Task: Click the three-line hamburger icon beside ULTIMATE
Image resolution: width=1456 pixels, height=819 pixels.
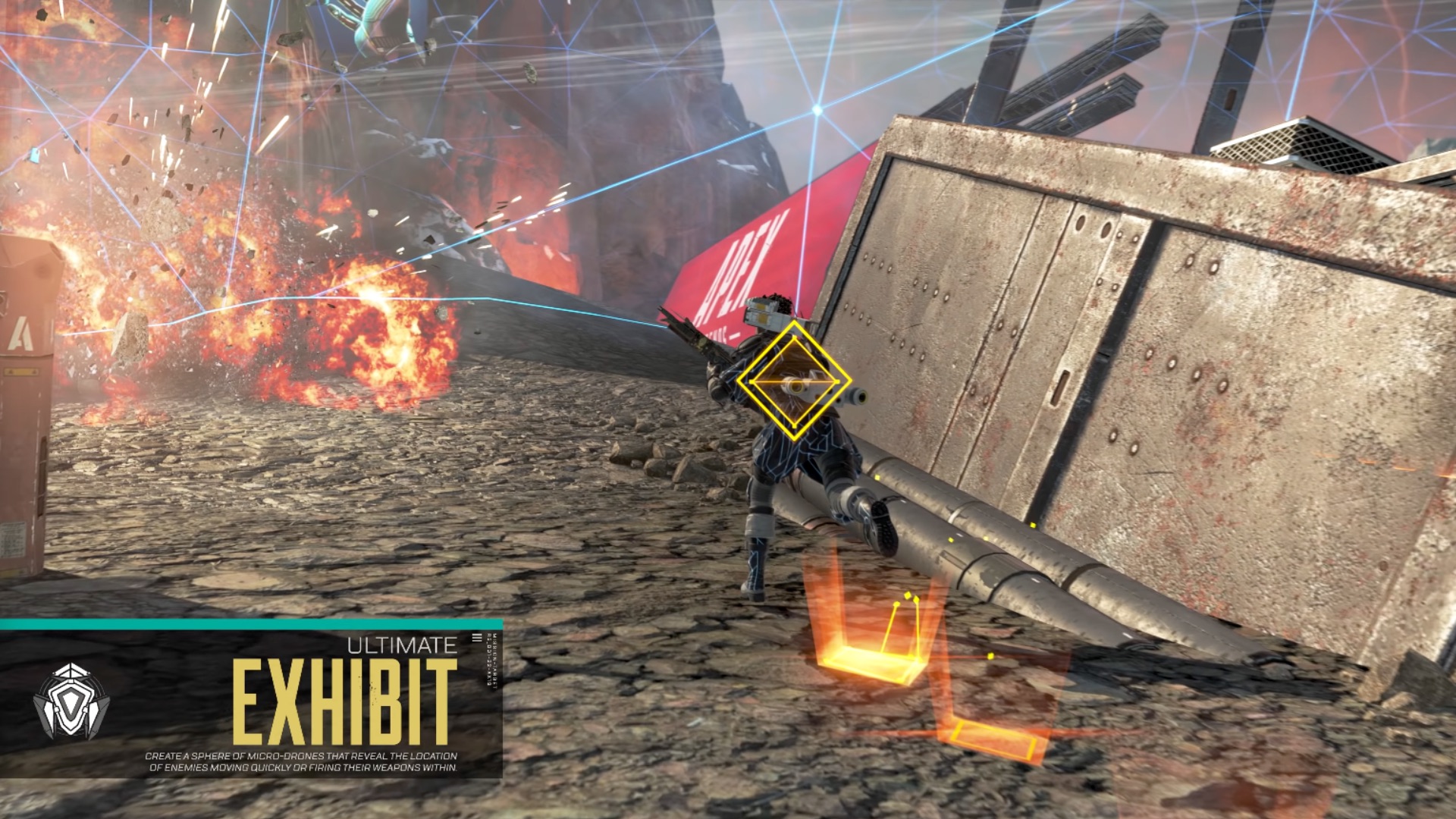Action: 476,638
